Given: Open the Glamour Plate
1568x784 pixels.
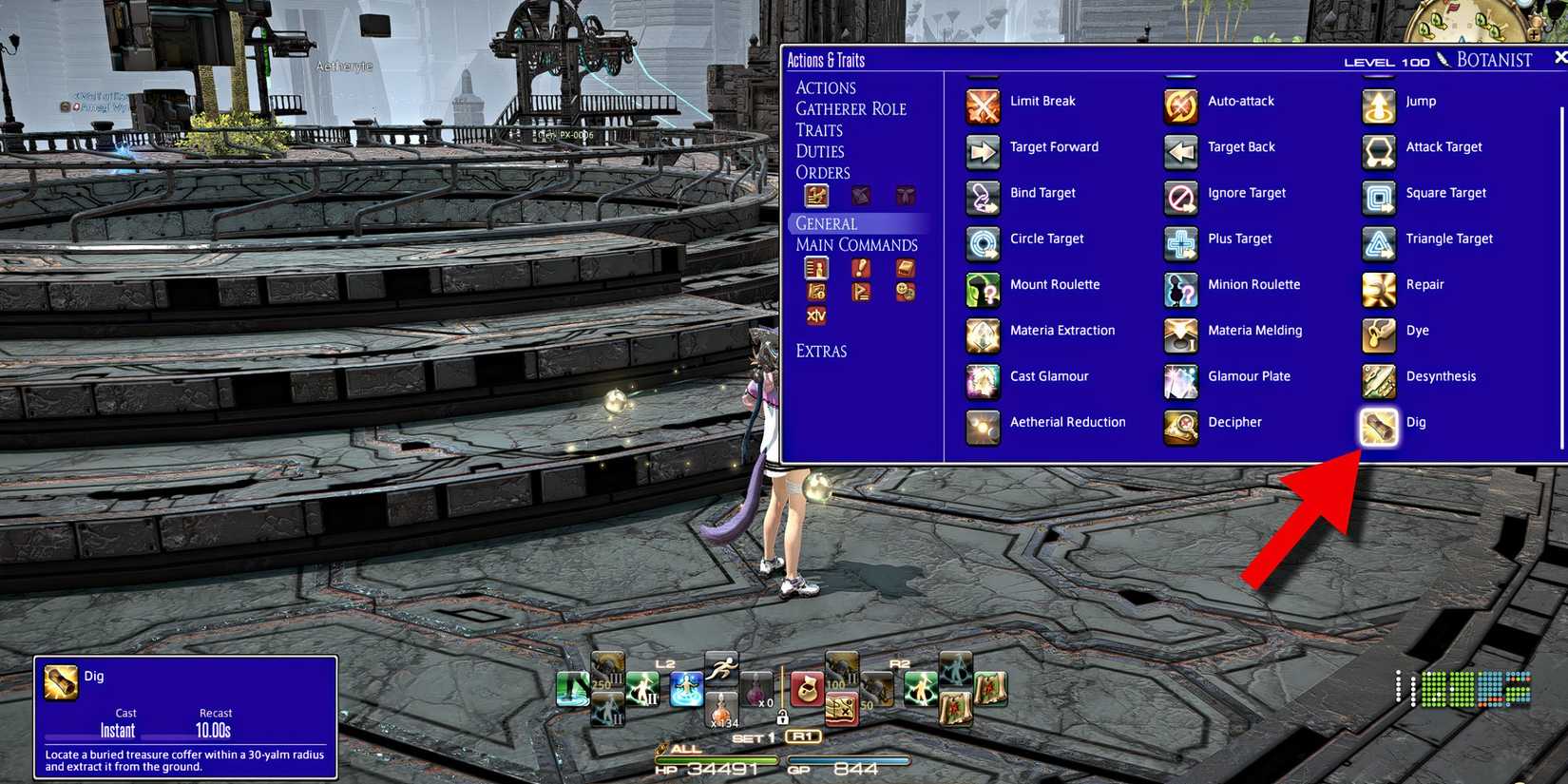Looking at the screenshot, I should point(1180,381).
